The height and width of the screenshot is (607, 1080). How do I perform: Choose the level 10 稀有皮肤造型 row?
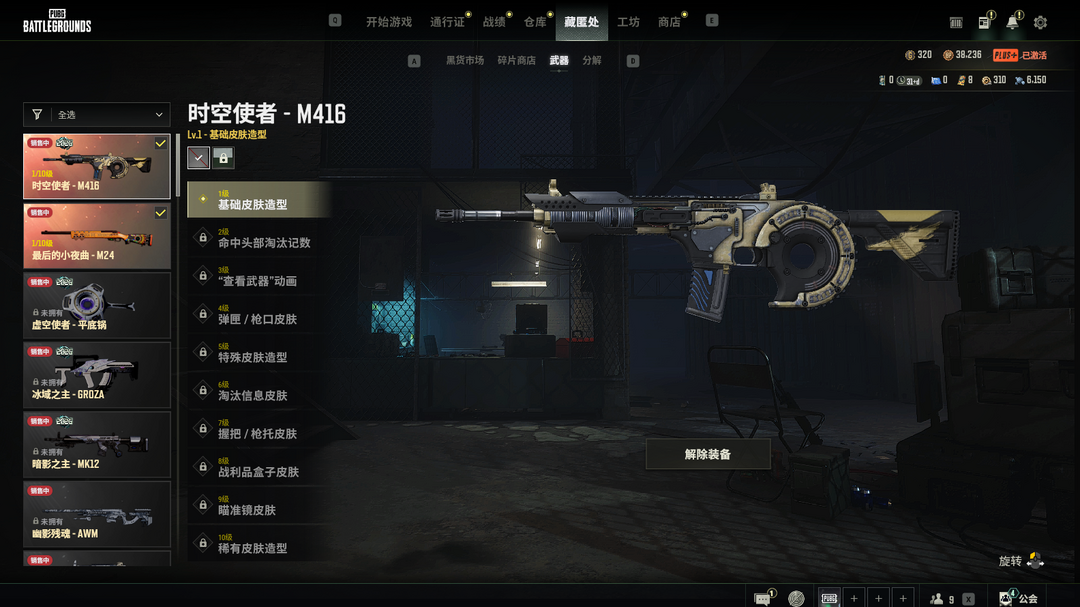pyautogui.click(x=260, y=544)
